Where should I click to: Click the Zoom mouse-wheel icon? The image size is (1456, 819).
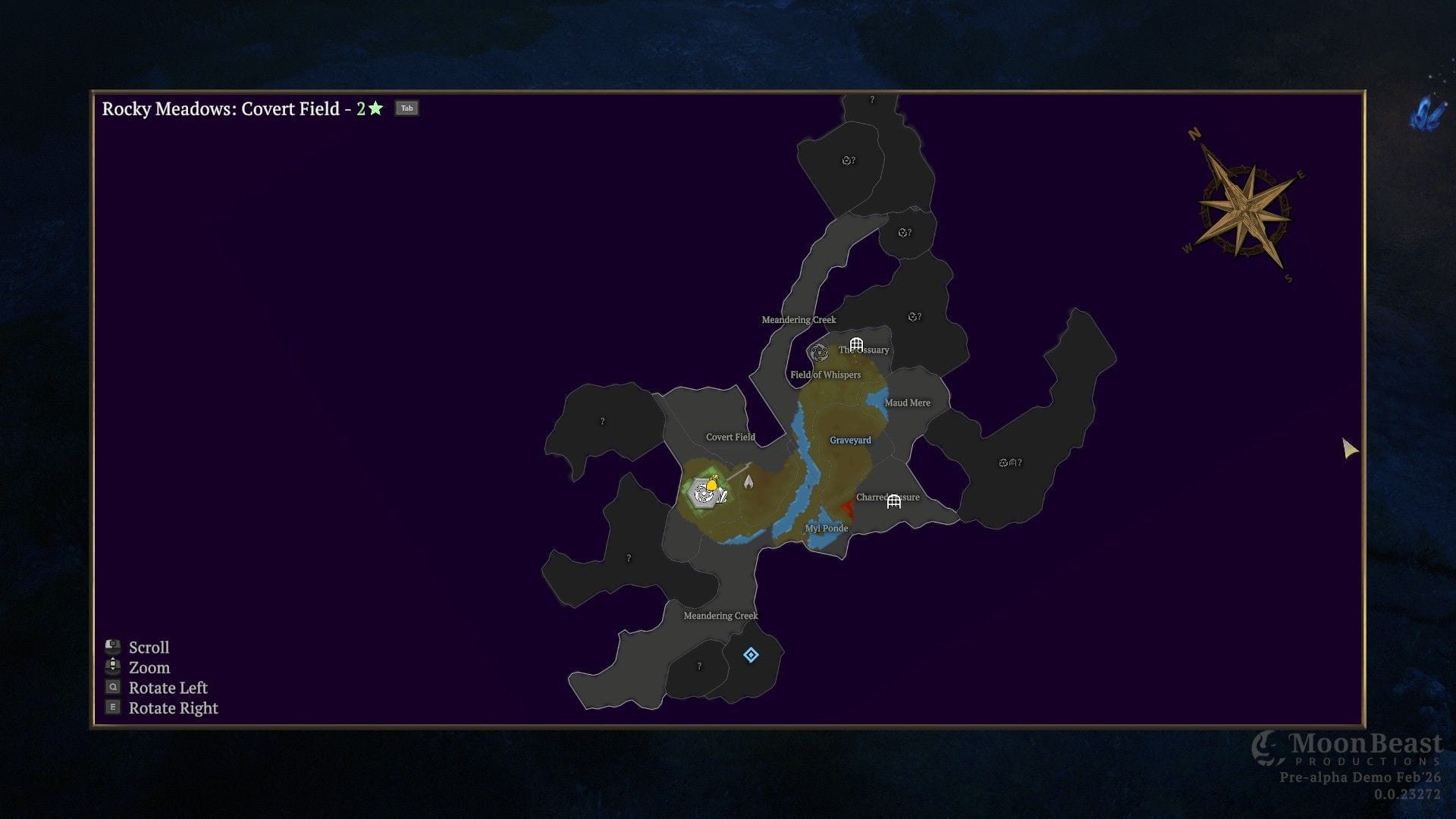(114, 667)
